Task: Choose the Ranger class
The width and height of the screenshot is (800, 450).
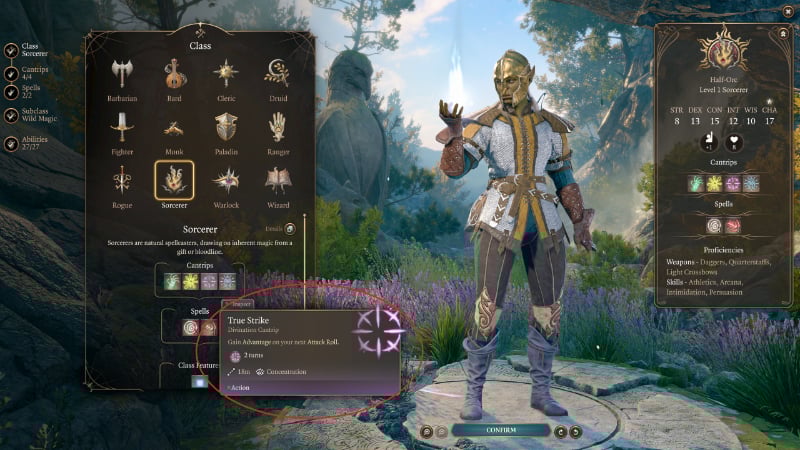Action: 277,128
